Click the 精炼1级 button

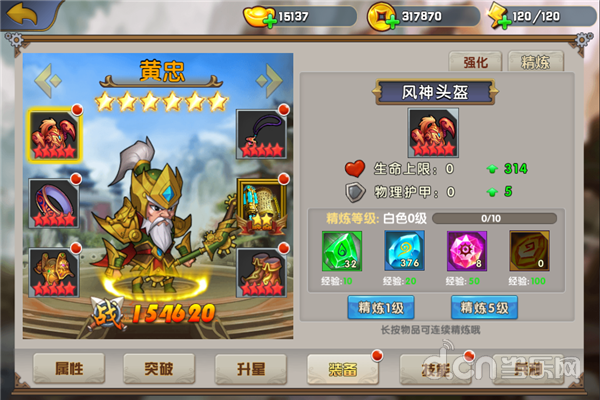coord(379,307)
